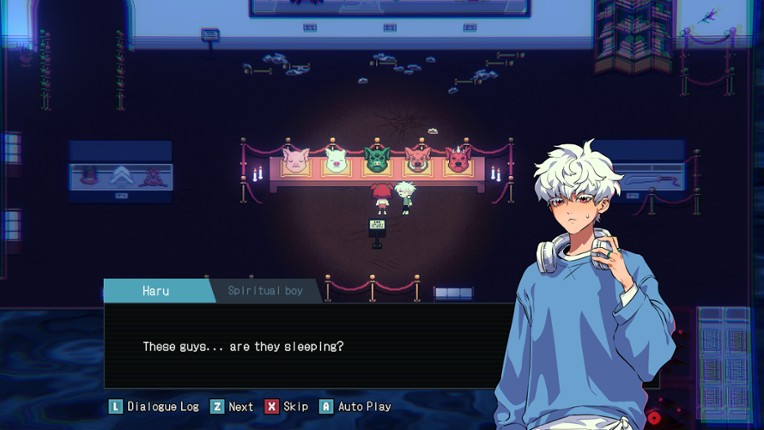Turn on Auto Play
This screenshot has width=764, height=430.
(355, 407)
